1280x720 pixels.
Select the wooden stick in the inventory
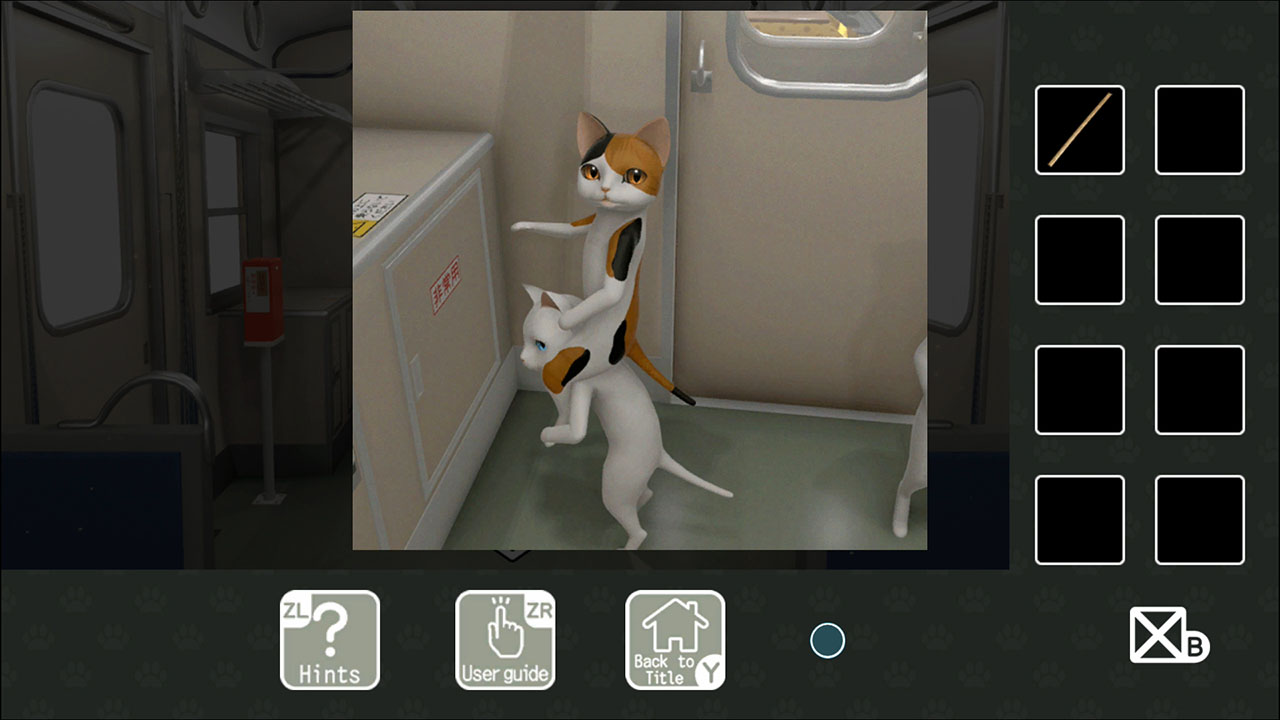coord(1079,131)
